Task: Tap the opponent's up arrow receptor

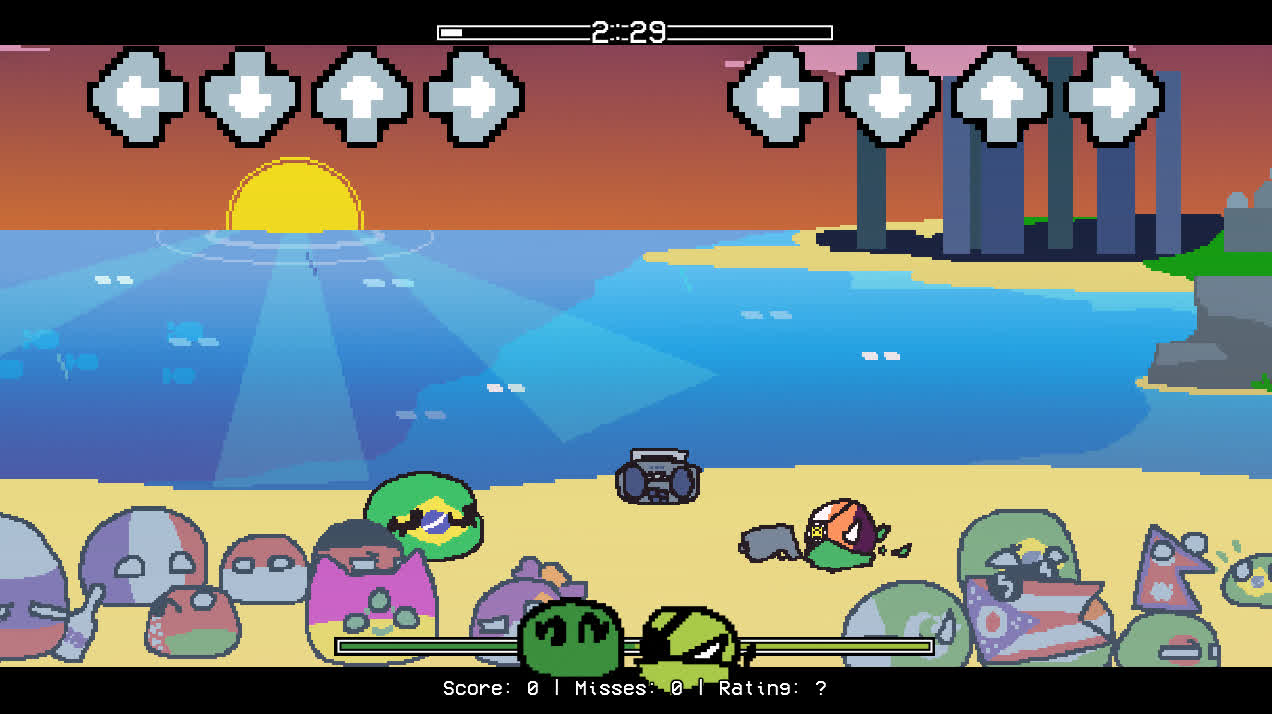Action: click(x=362, y=97)
